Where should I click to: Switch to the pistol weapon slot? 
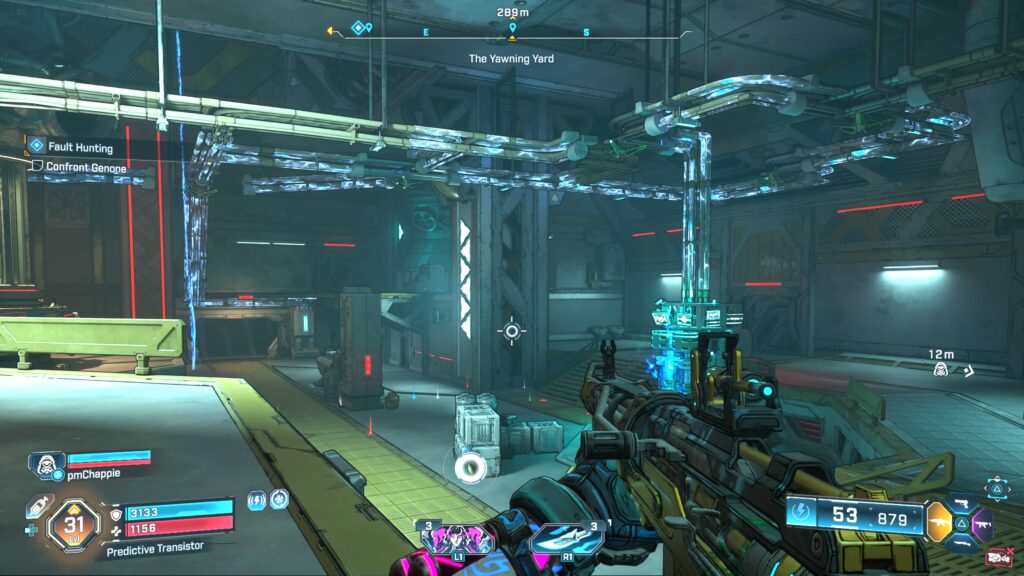pyautogui.click(x=961, y=502)
